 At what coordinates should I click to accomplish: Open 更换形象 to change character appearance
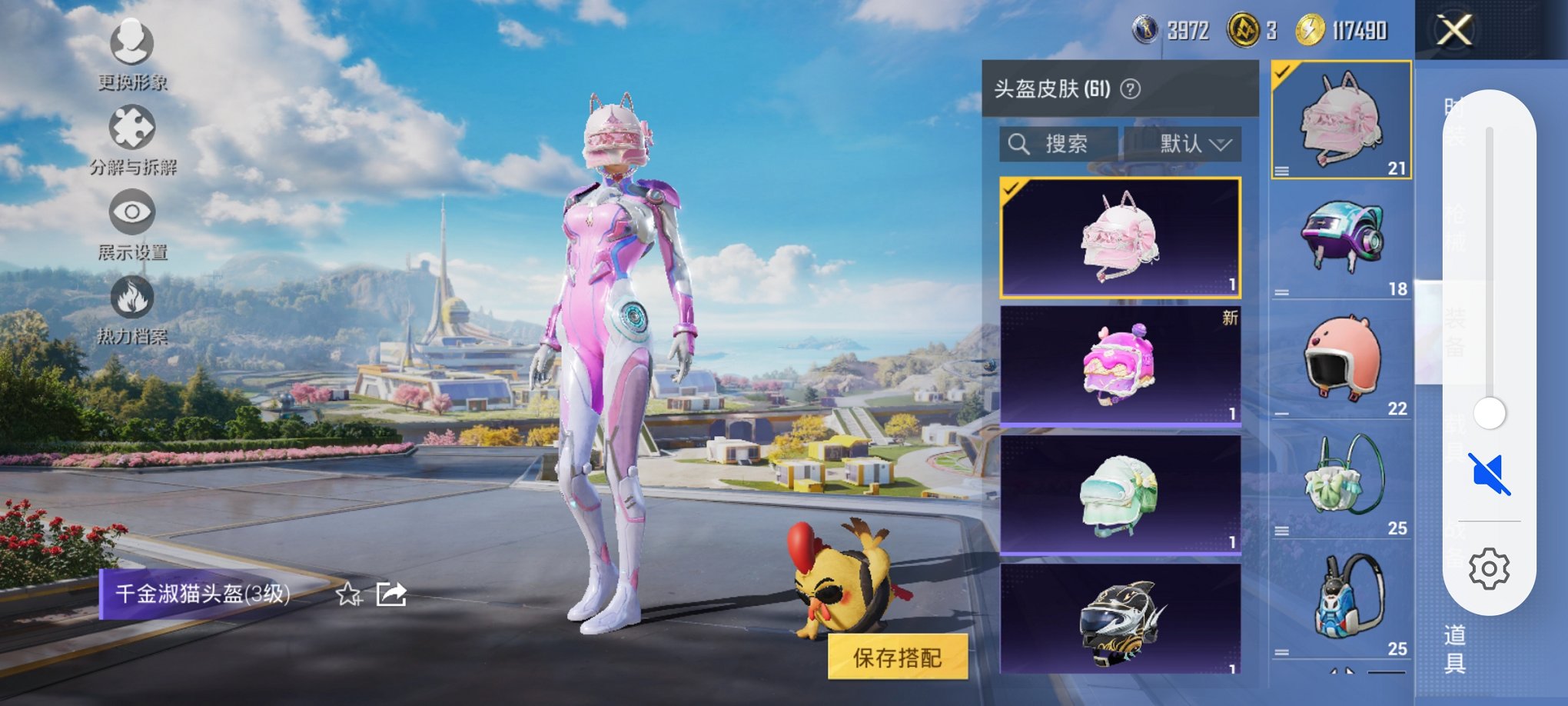[131, 46]
